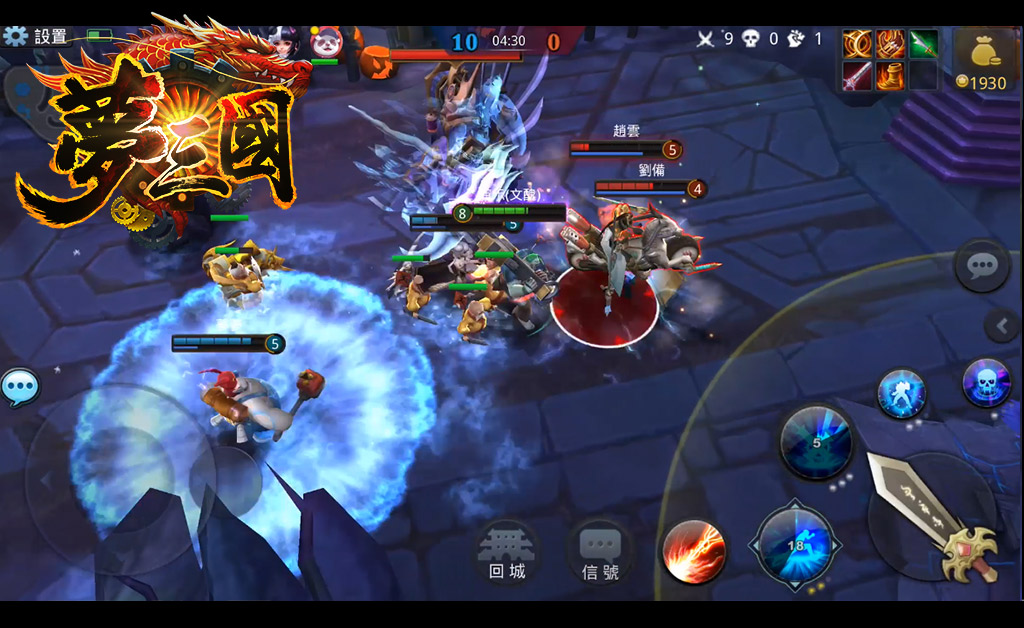Open the blue chat bubble messages
This screenshot has width=1024, height=628.
coord(20,387)
